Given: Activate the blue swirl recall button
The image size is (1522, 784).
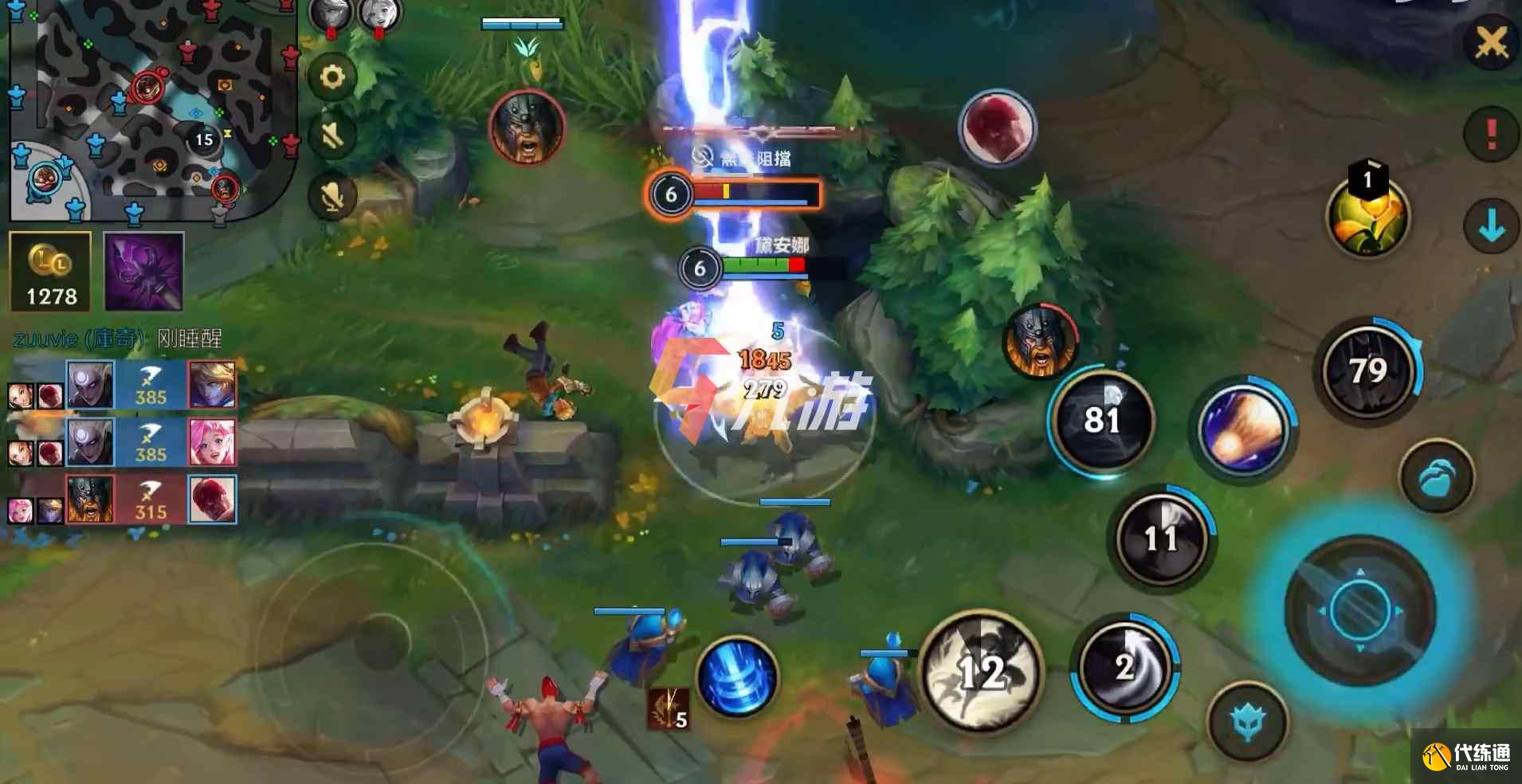Looking at the screenshot, I should click(x=737, y=677).
